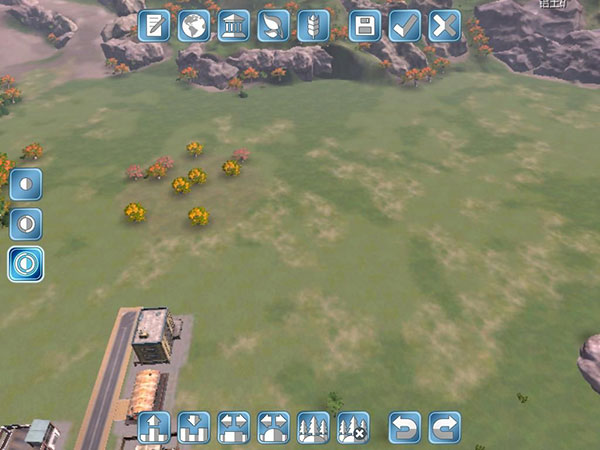Click the globe world icon
Screen dimensions: 600x450
194,25
